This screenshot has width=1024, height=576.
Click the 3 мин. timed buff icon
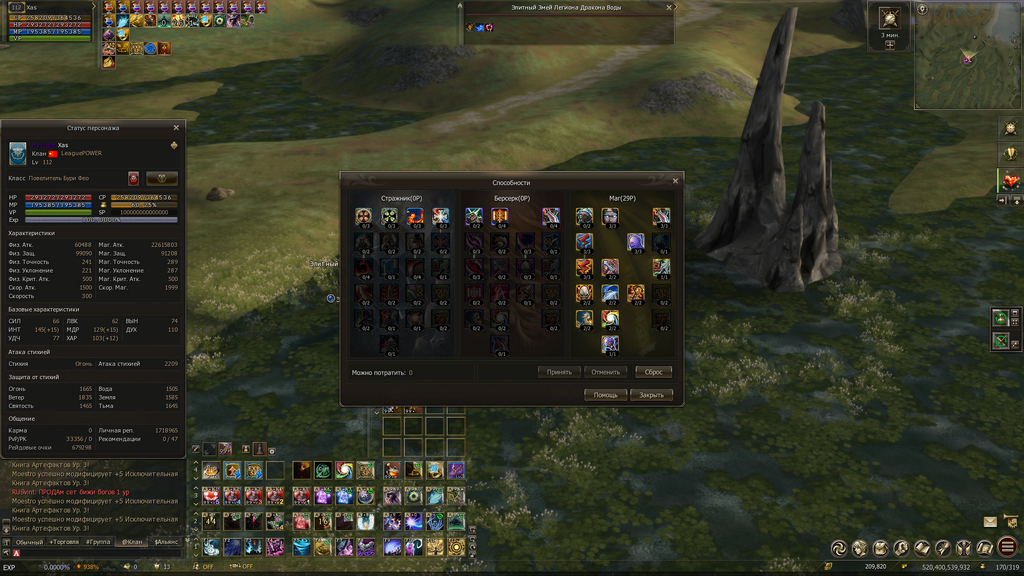[889, 19]
